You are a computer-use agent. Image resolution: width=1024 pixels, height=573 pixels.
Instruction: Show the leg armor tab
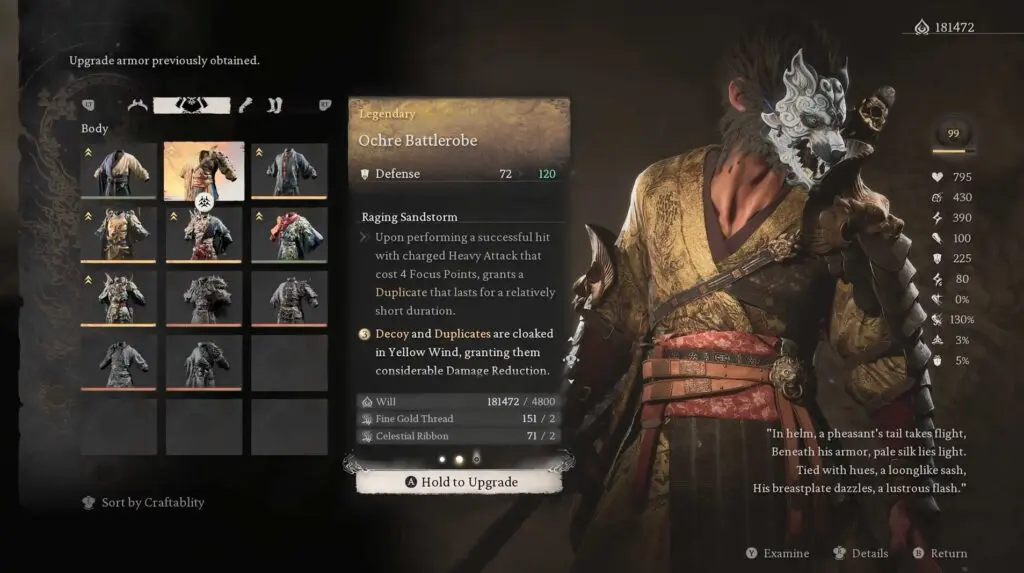click(x=276, y=105)
